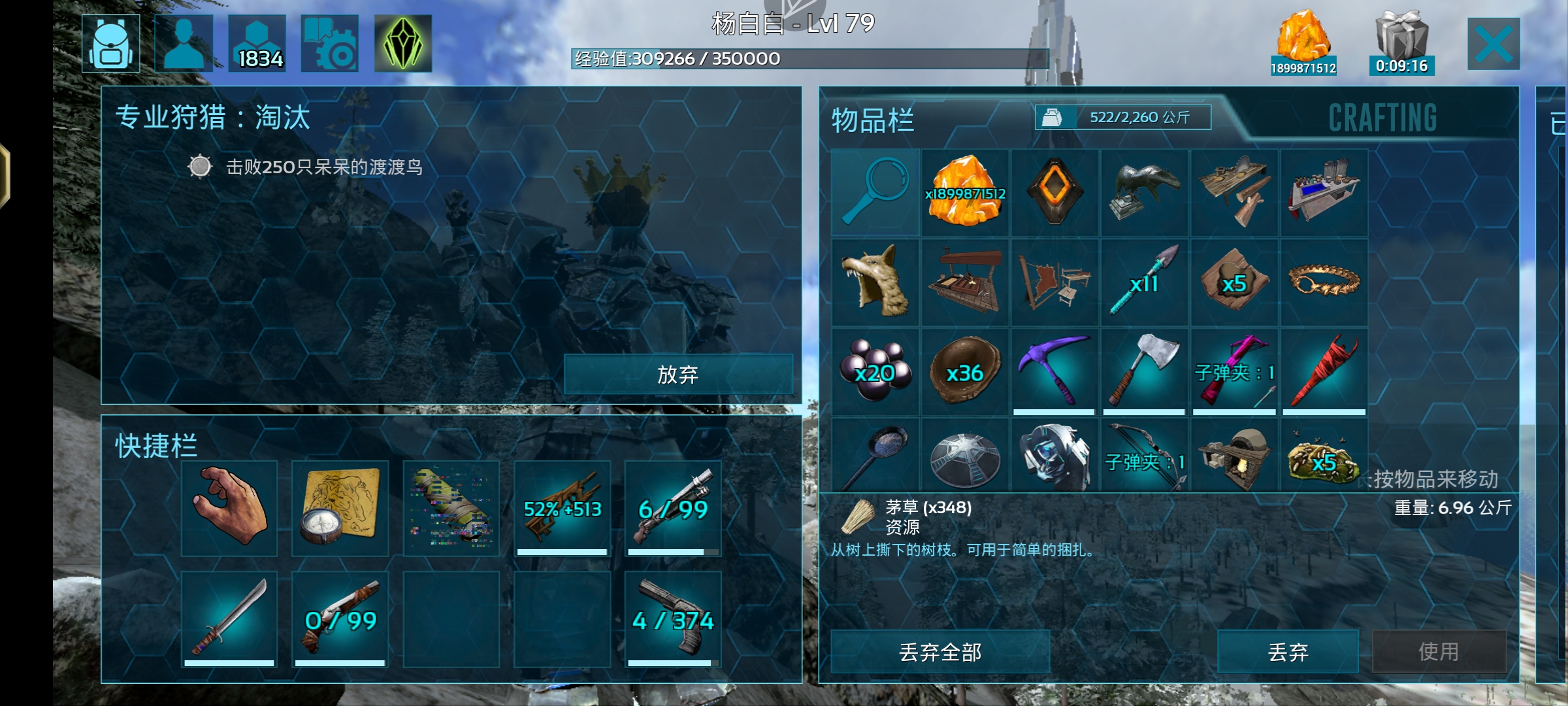Open the inventory search magnifier

click(x=875, y=193)
